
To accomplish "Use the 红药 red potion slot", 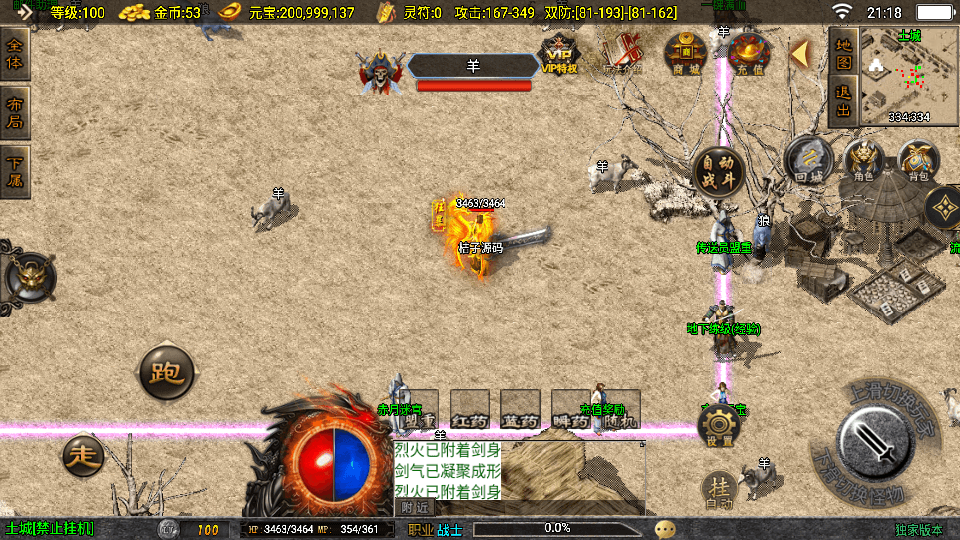I will click(470, 410).
